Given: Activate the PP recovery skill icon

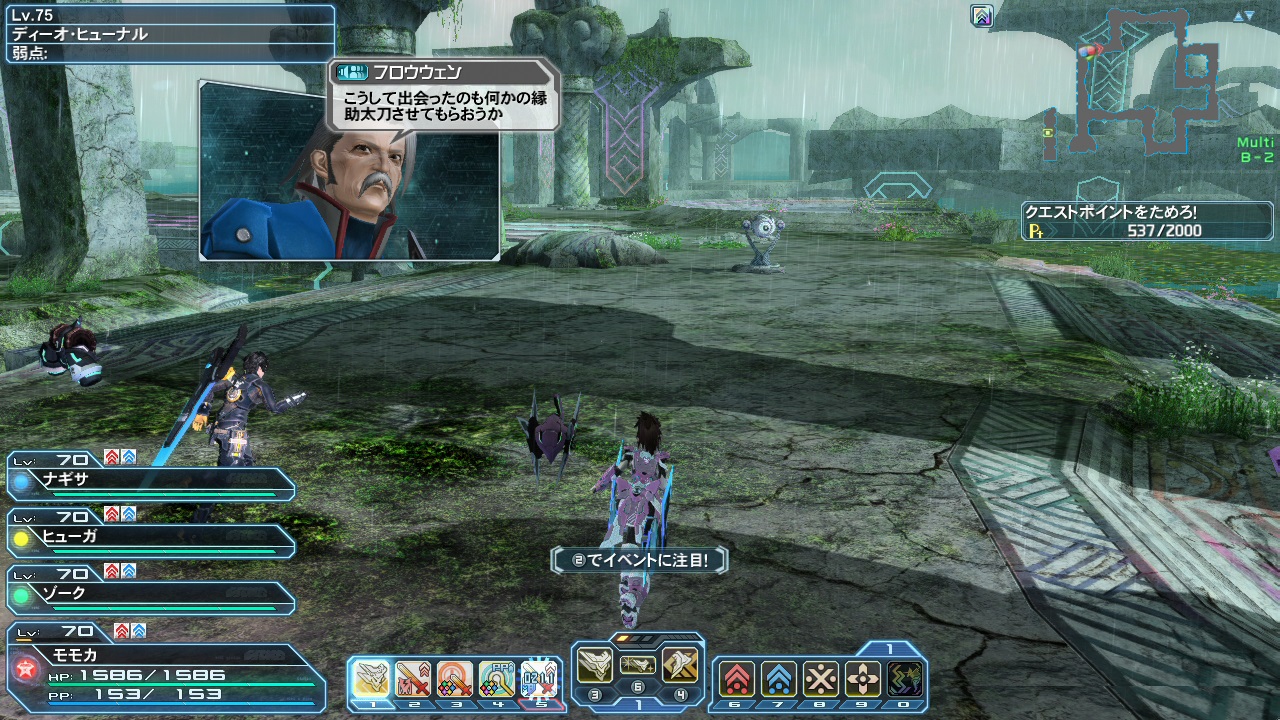Looking at the screenshot, I should (x=497, y=679).
